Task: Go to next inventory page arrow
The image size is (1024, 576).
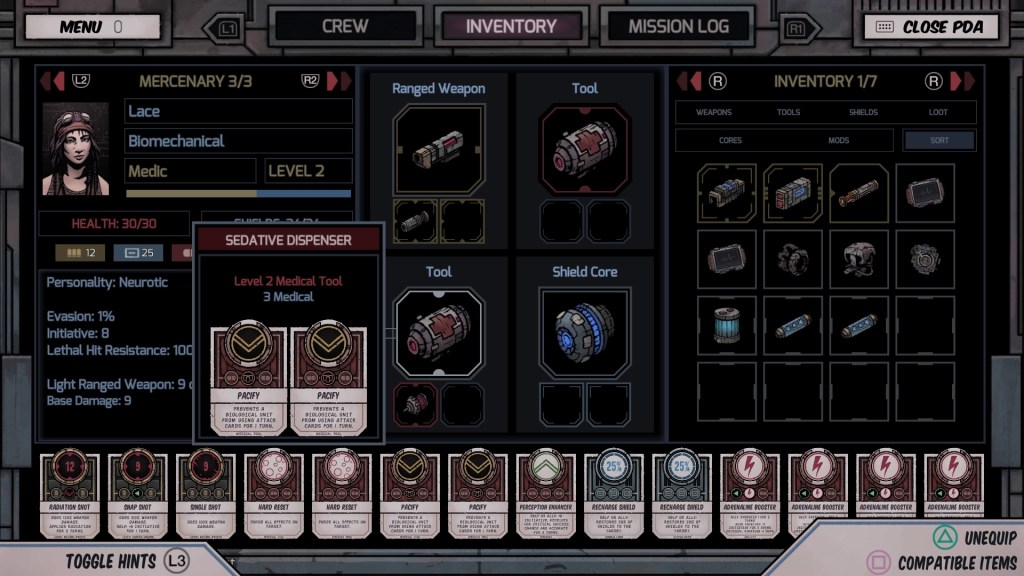Action: click(x=961, y=81)
